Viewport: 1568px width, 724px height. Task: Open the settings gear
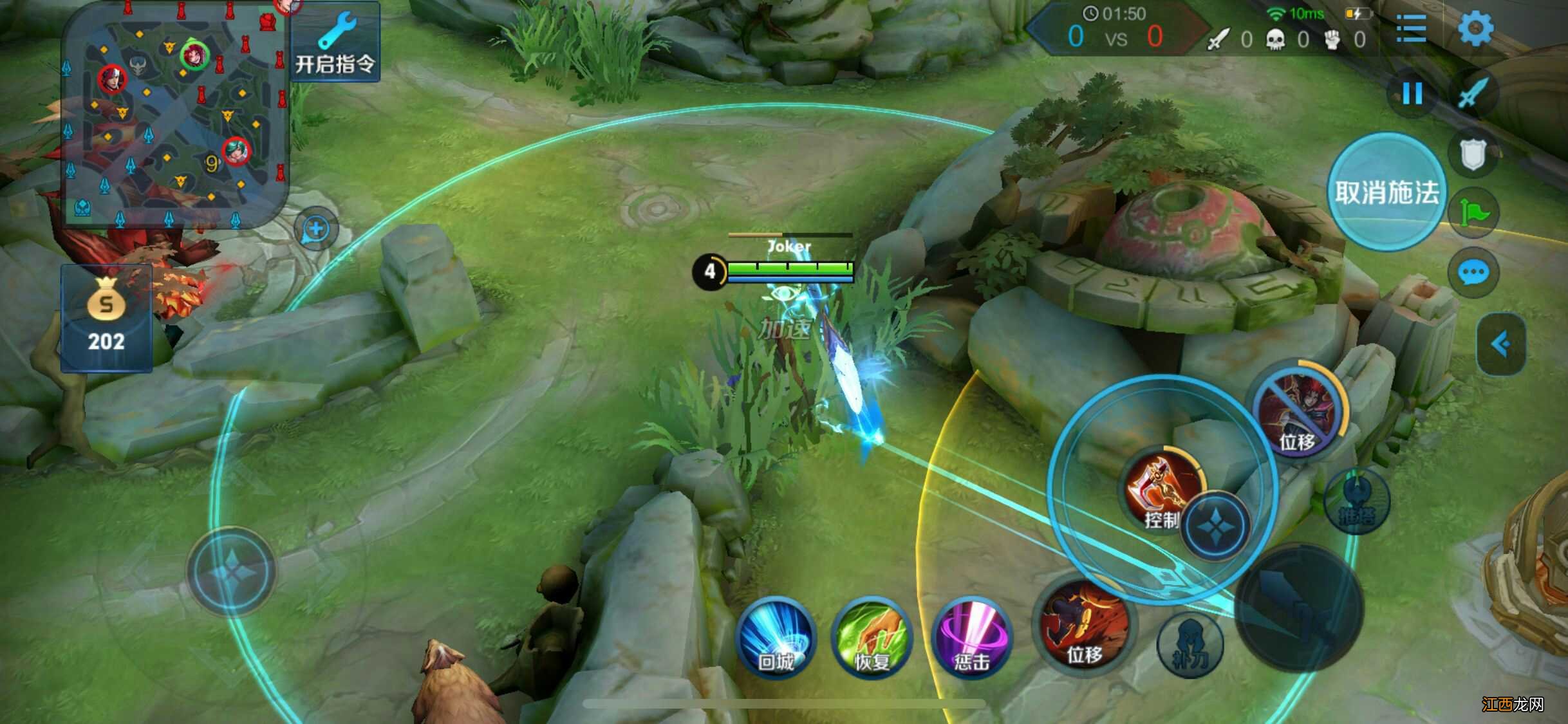[x=1475, y=29]
